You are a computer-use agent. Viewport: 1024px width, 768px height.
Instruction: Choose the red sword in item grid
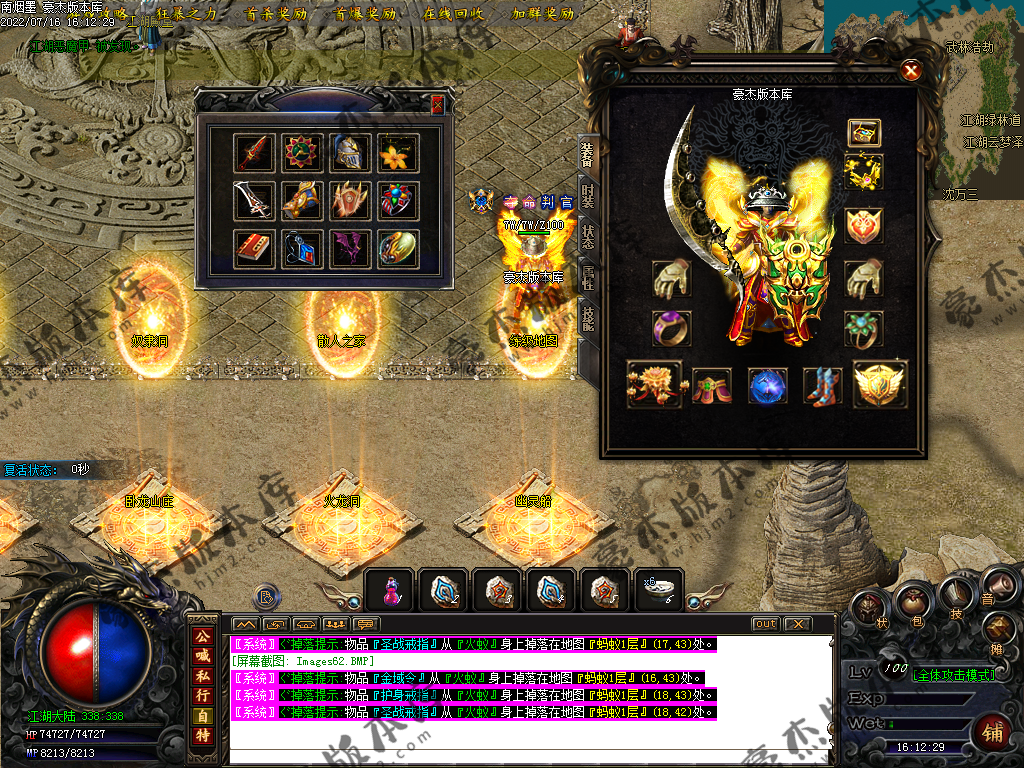tap(253, 153)
